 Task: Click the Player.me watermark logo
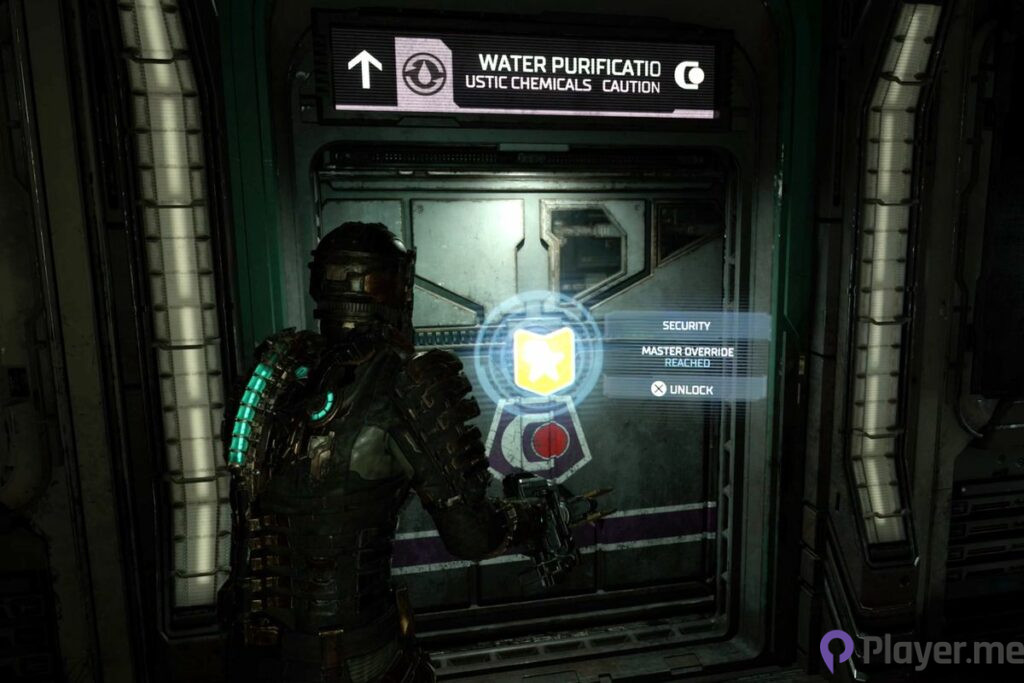tap(915, 649)
